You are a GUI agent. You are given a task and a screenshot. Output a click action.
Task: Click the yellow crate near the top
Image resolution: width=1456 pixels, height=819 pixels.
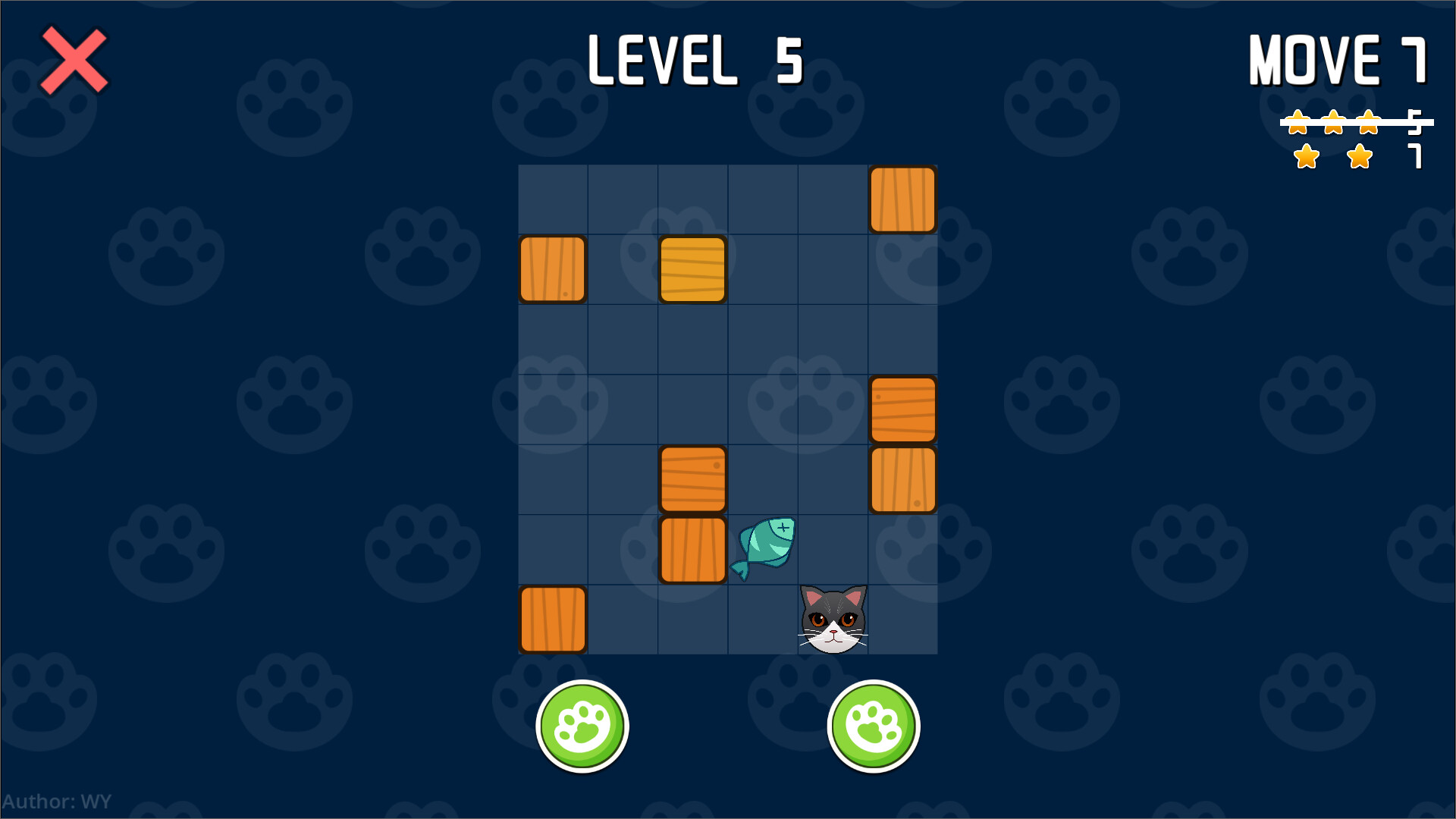click(692, 269)
